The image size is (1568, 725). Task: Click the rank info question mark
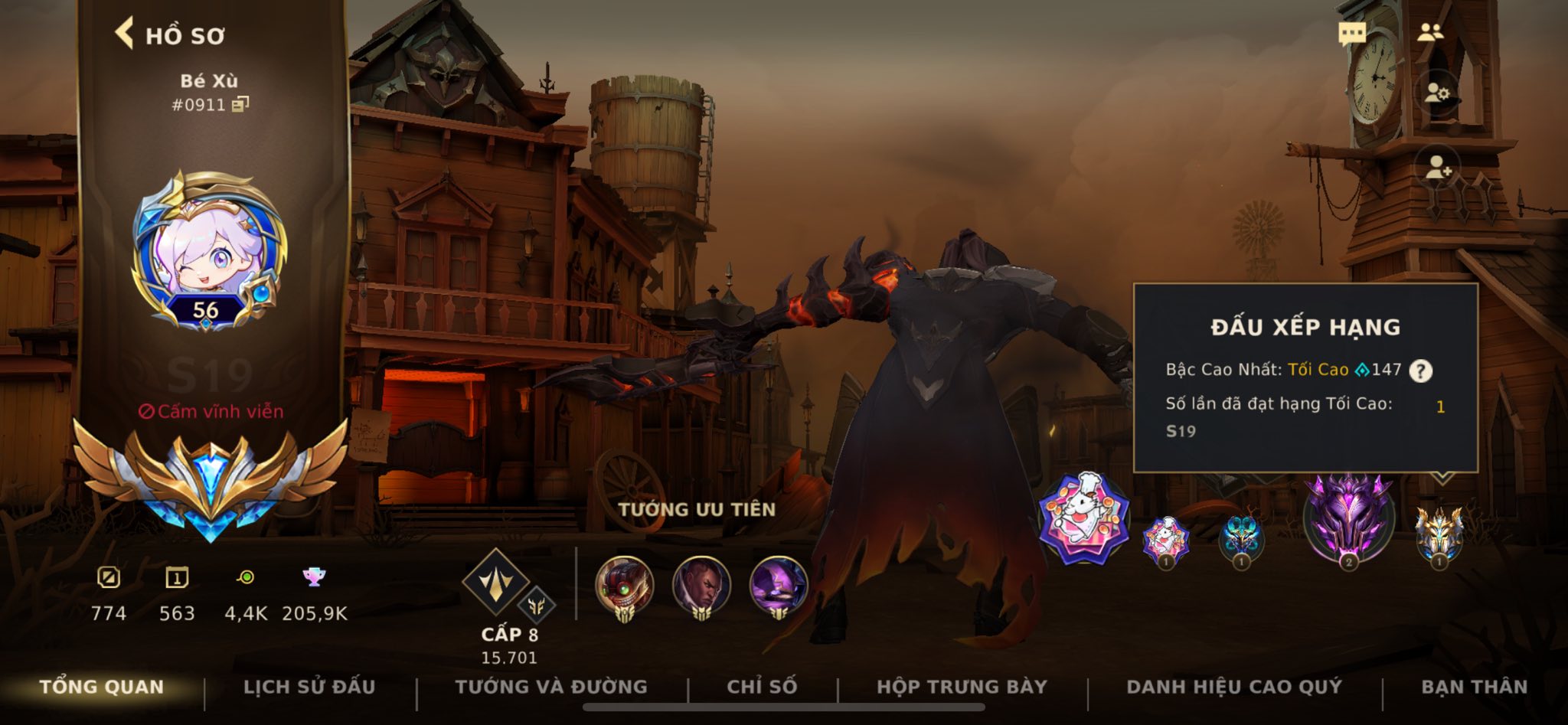click(x=1420, y=371)
